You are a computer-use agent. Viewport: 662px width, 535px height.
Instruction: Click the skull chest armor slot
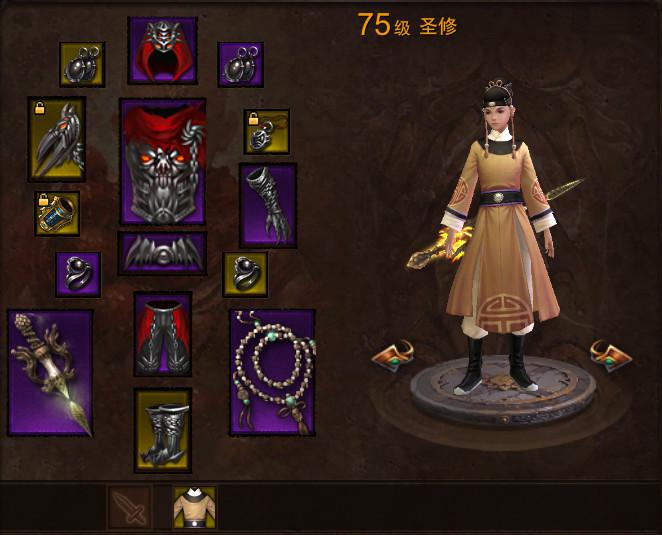(162, 161)
